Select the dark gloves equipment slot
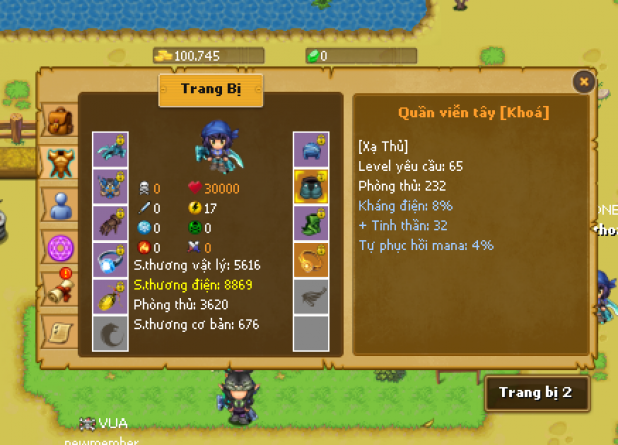 pyautogui.click(x=110, y=223)
